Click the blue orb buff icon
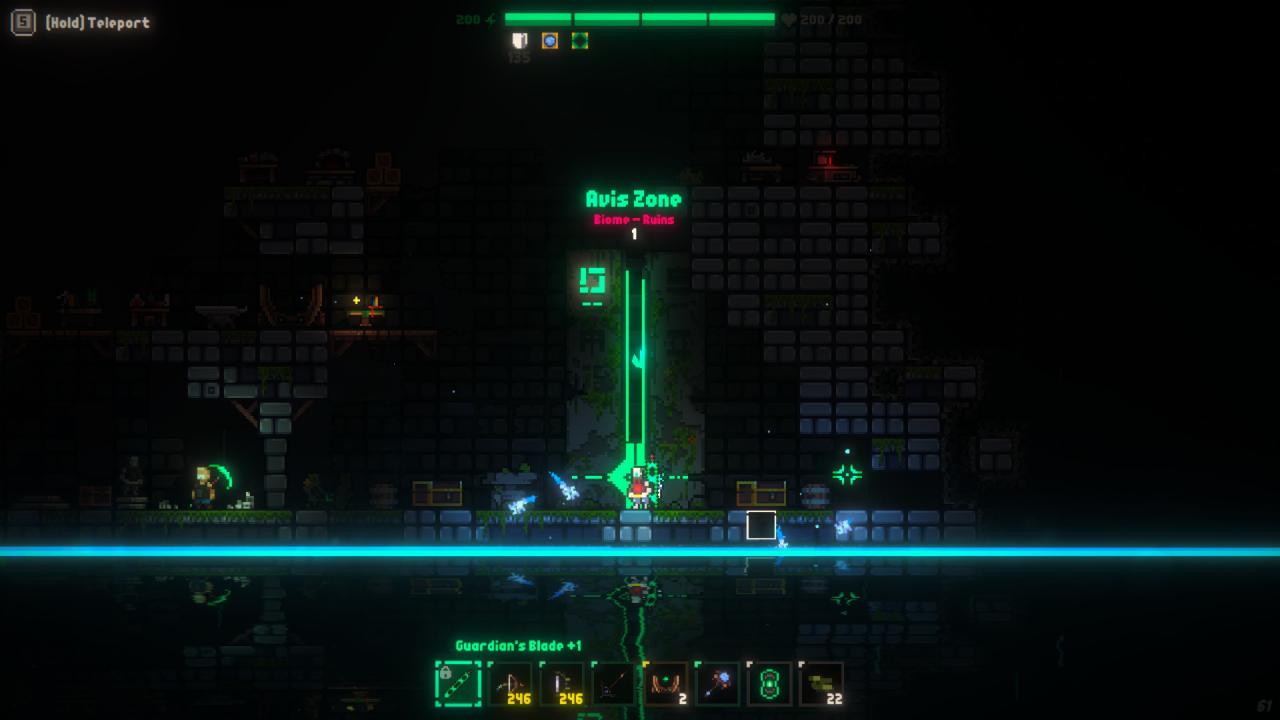 click(x=549, y=41)
